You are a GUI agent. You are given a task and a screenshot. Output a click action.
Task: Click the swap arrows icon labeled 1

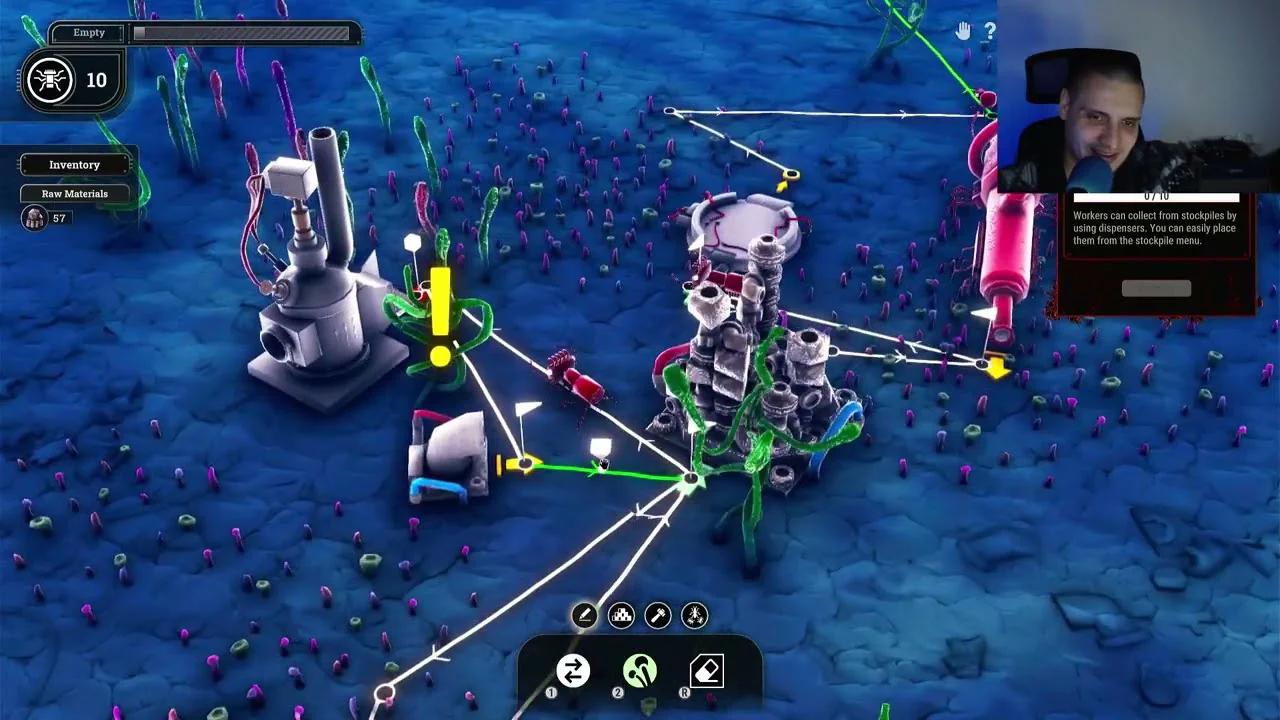click(571, 672)
